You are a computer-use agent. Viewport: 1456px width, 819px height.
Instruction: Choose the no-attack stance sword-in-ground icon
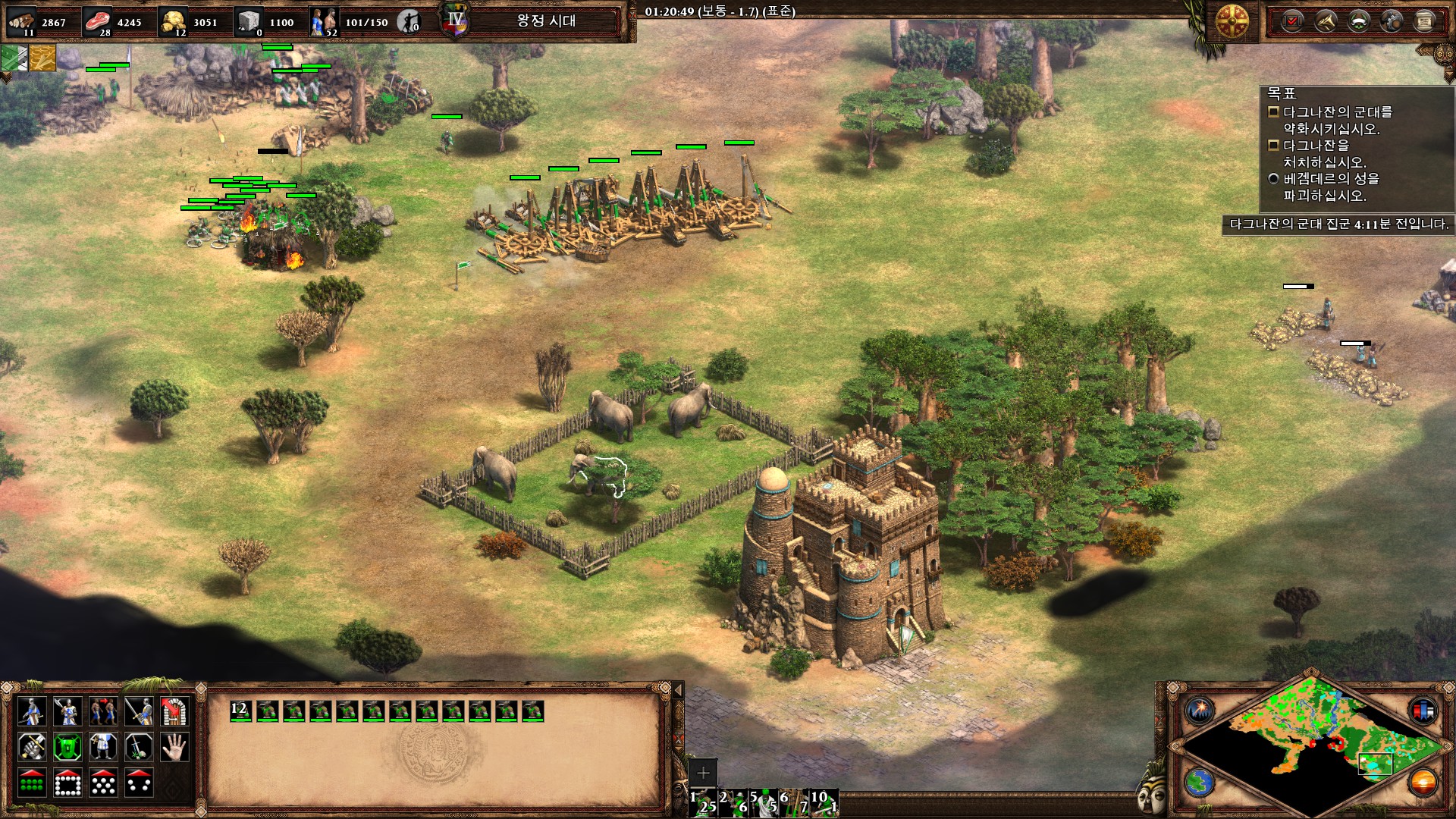139,747
